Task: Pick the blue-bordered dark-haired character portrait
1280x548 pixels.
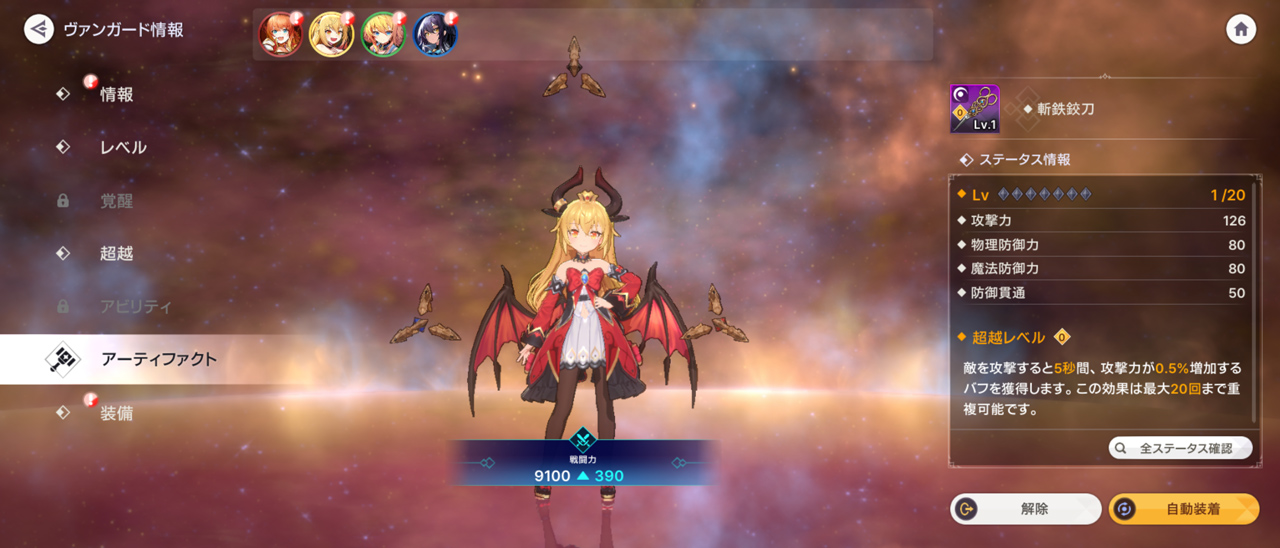Action: tap(435, 35)
